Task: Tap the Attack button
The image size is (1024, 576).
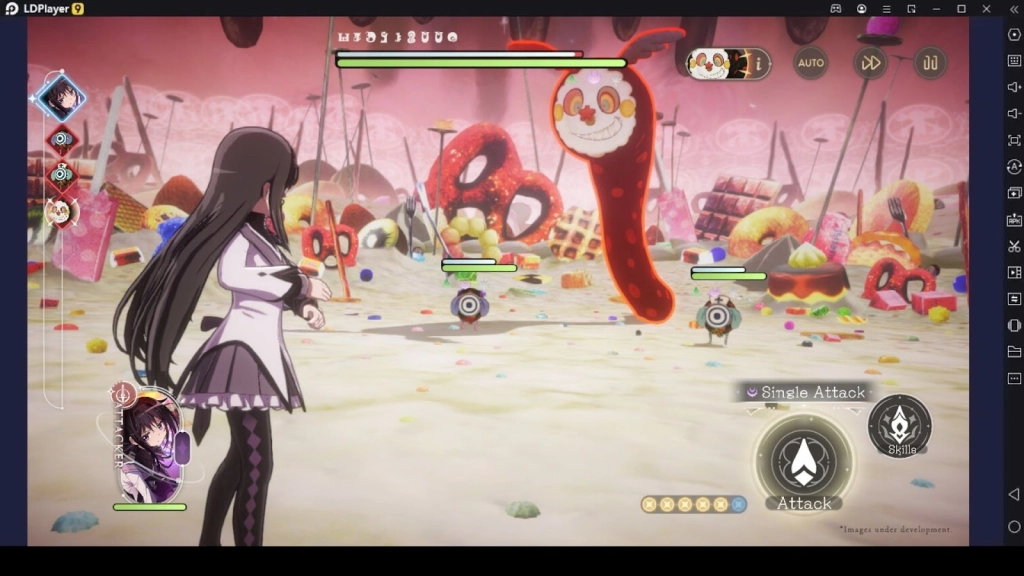Action: coord(803,462)
